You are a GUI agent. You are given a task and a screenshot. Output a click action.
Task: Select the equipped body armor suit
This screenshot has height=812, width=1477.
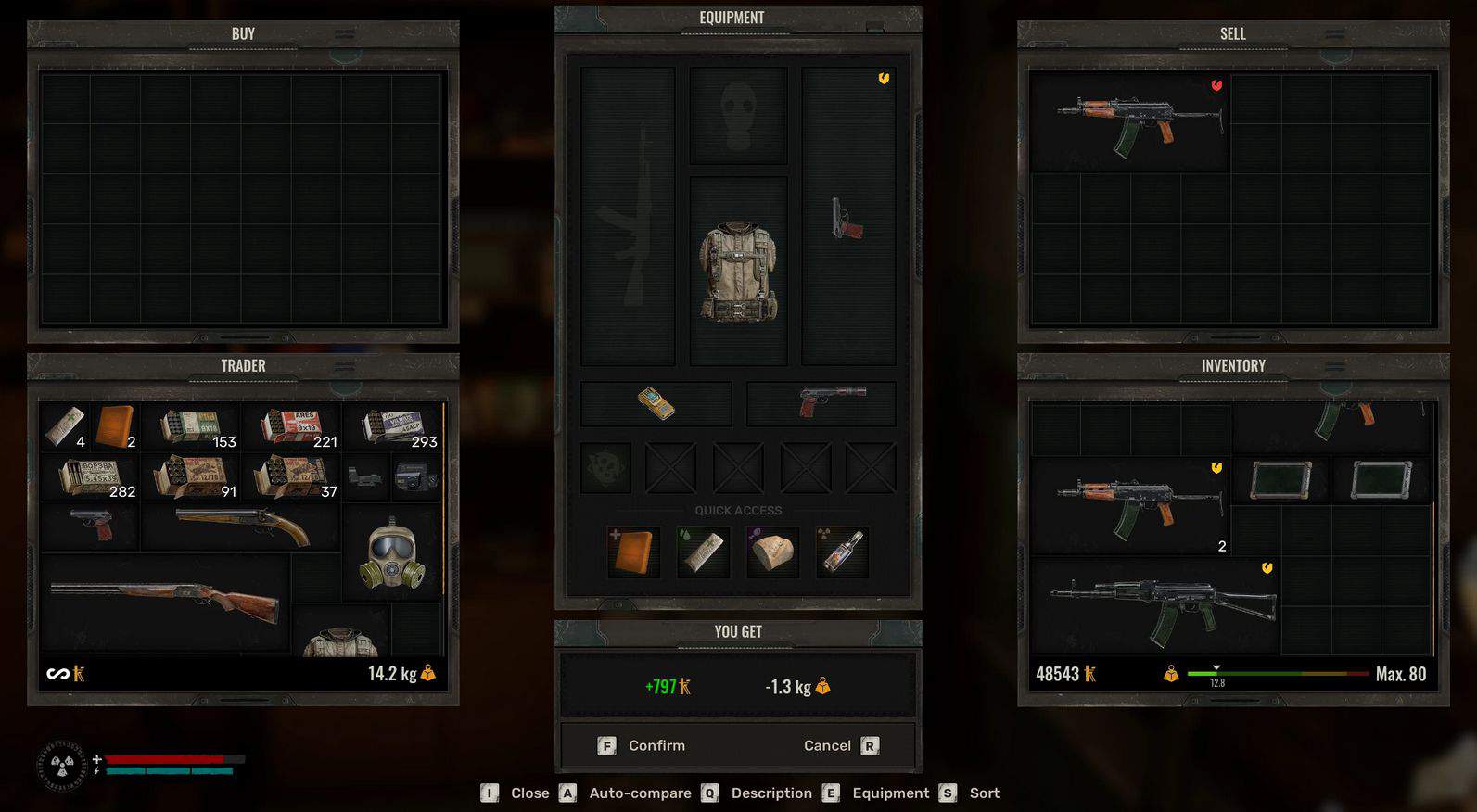point(738,271)
